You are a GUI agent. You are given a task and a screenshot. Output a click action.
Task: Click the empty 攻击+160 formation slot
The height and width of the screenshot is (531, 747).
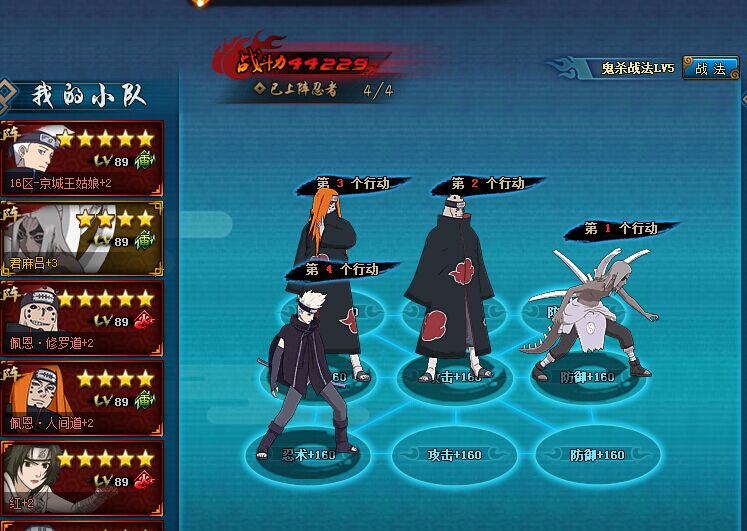tap(454, 456)
